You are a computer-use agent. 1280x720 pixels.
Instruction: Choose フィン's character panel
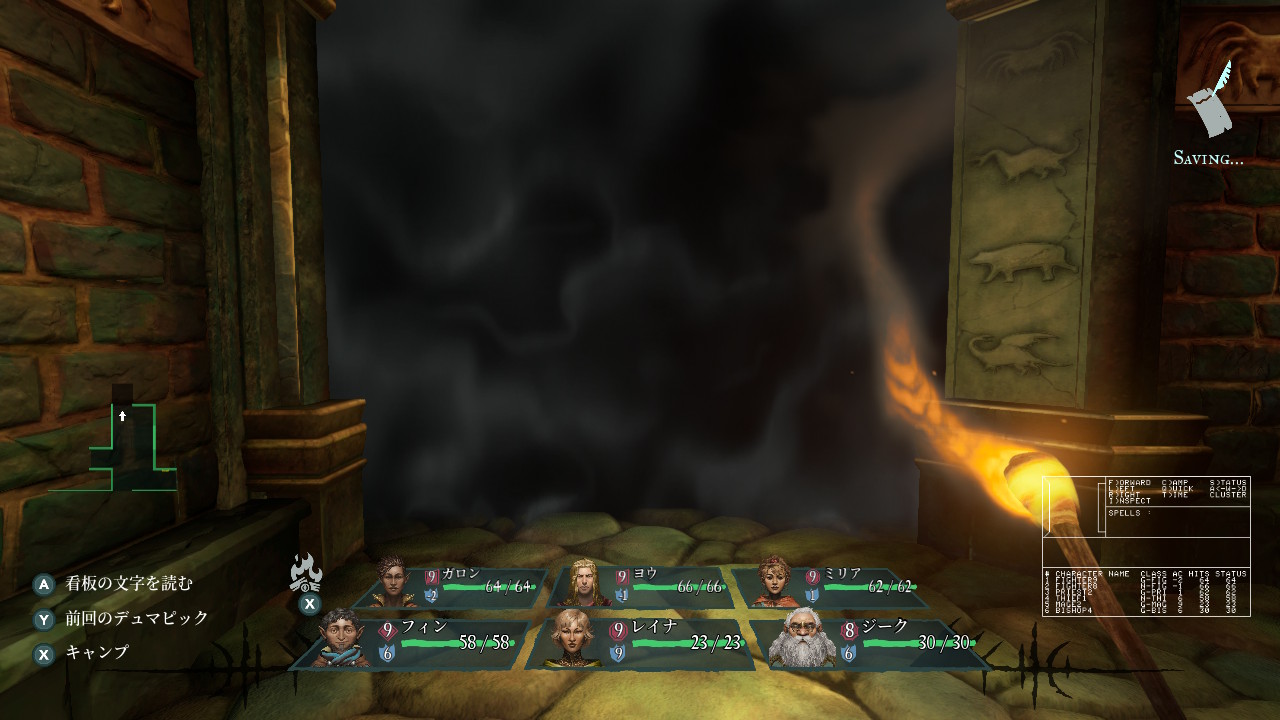tap(415, 642)
